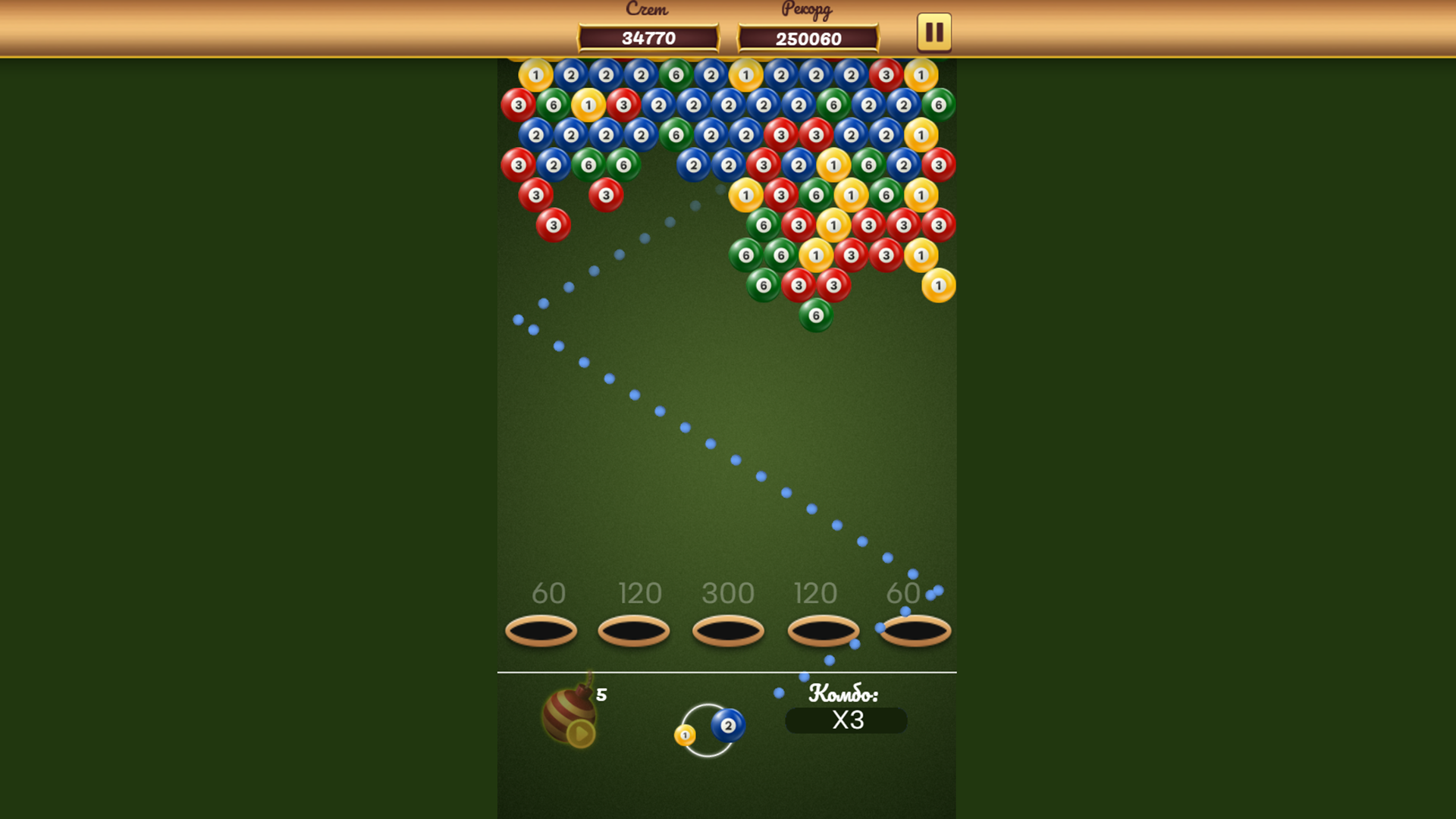
Task: Click the rightmost hole with dotted aim path
Action: [x=915, y=630]
